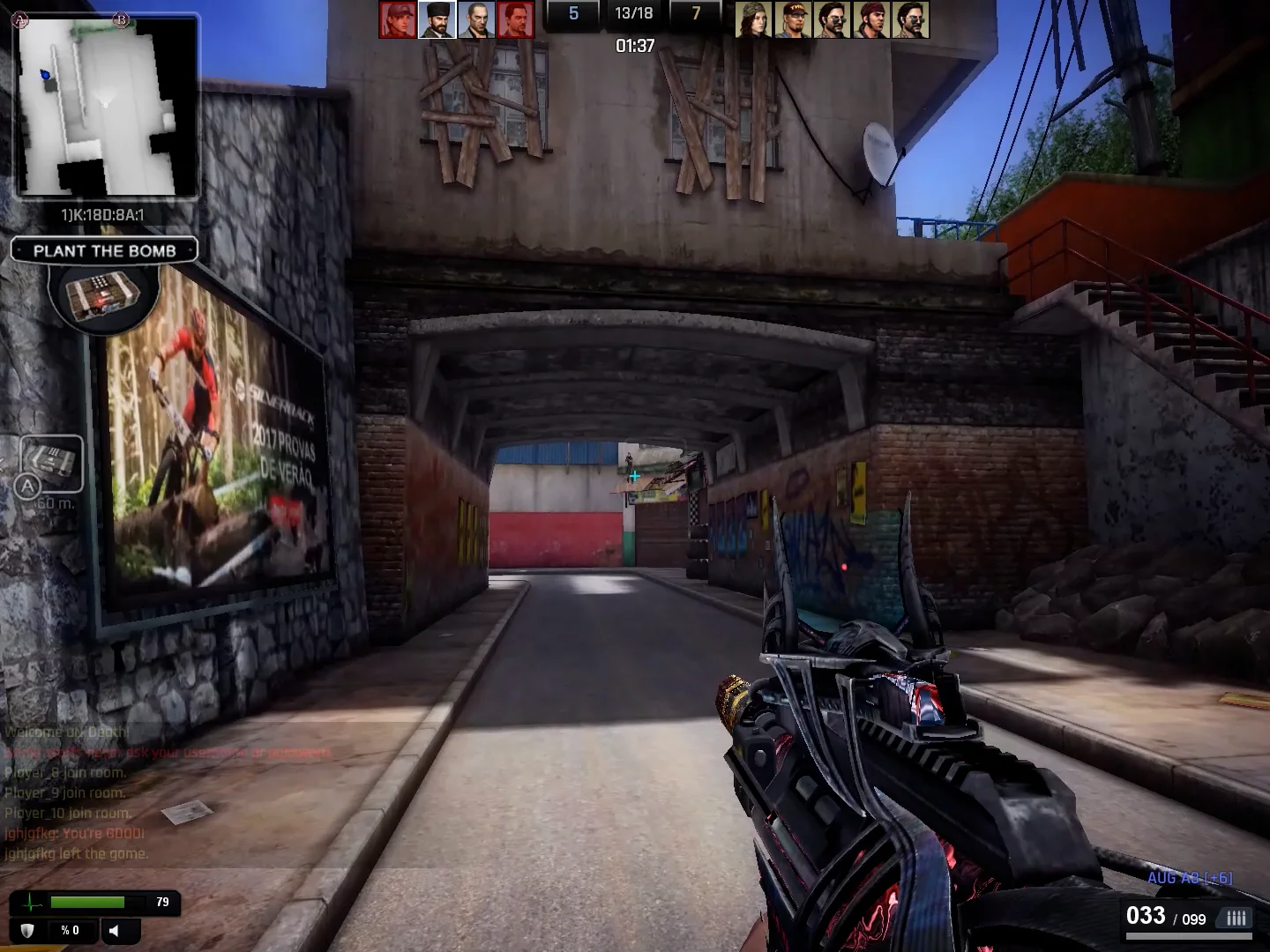
Task: Choose the bald gray-haired player portrait
Action: pos(476,19)
